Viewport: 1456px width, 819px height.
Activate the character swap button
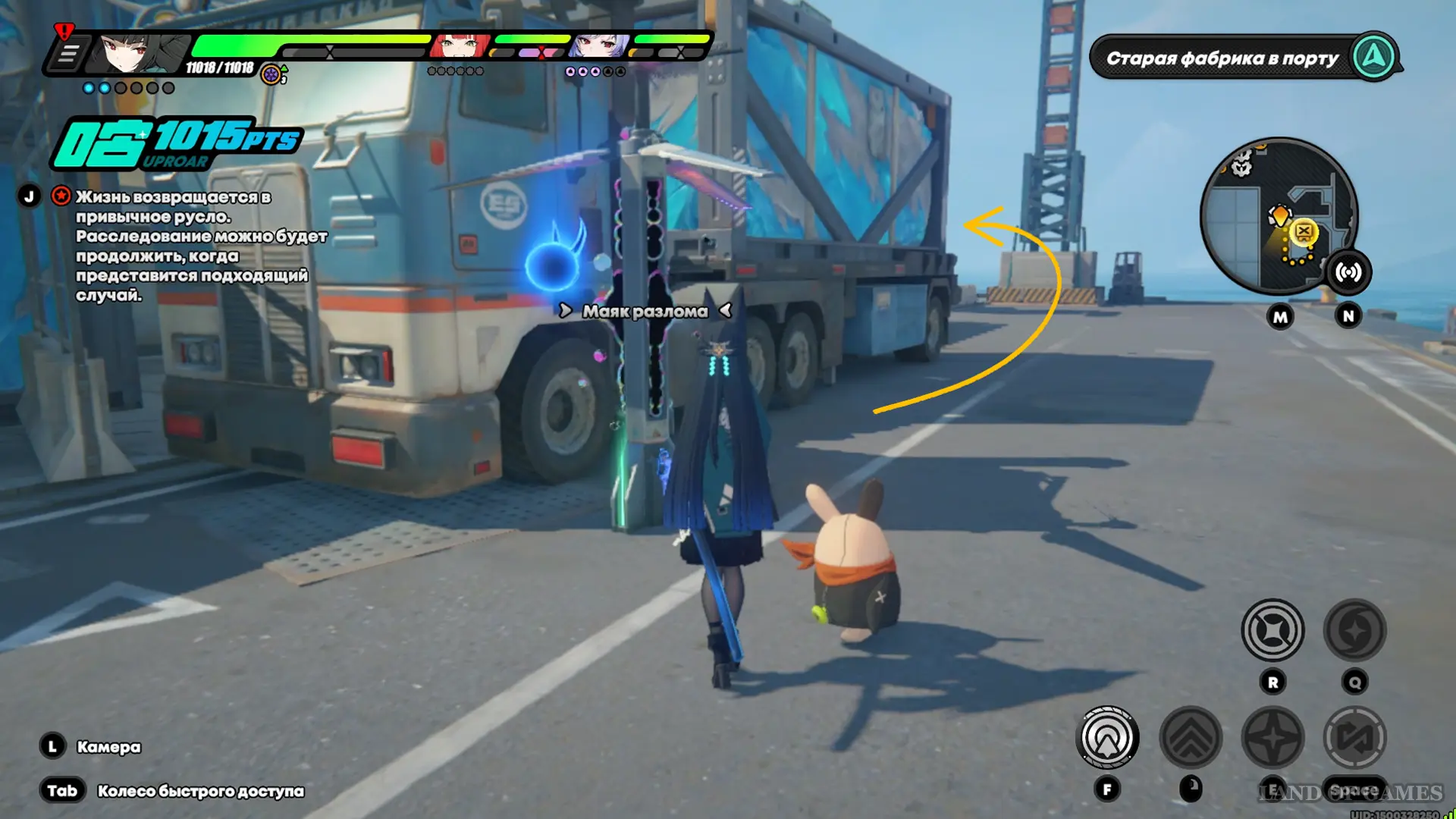tap(1354, 737)
